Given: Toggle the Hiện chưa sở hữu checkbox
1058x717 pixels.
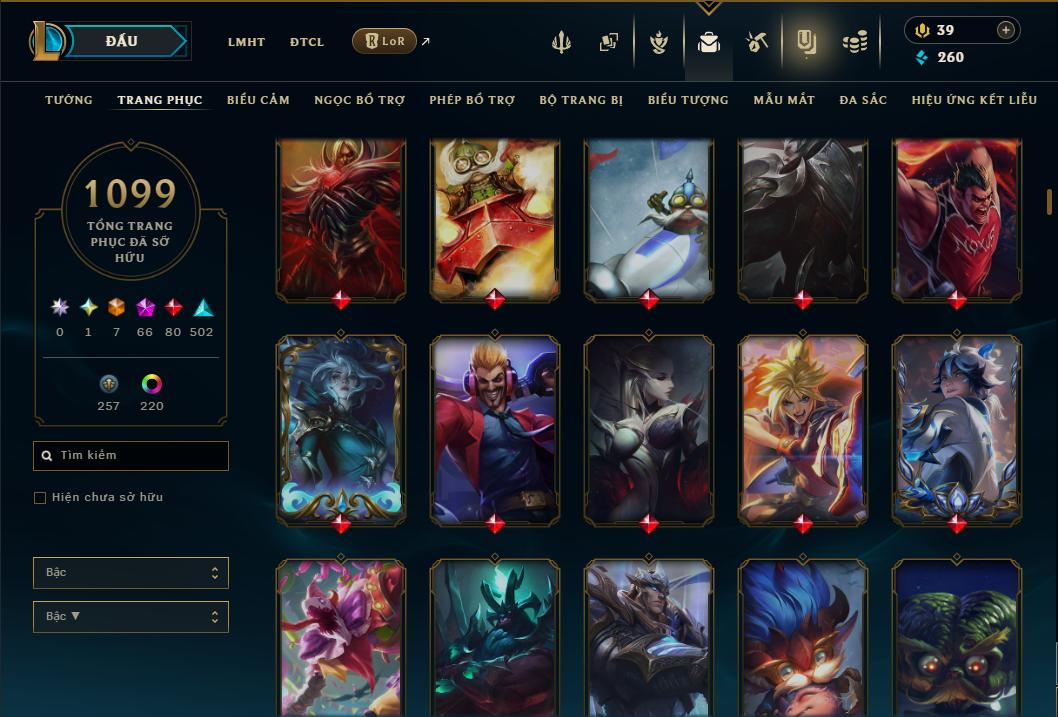Looking at the screenshot, I should click(x=40, y=498).
